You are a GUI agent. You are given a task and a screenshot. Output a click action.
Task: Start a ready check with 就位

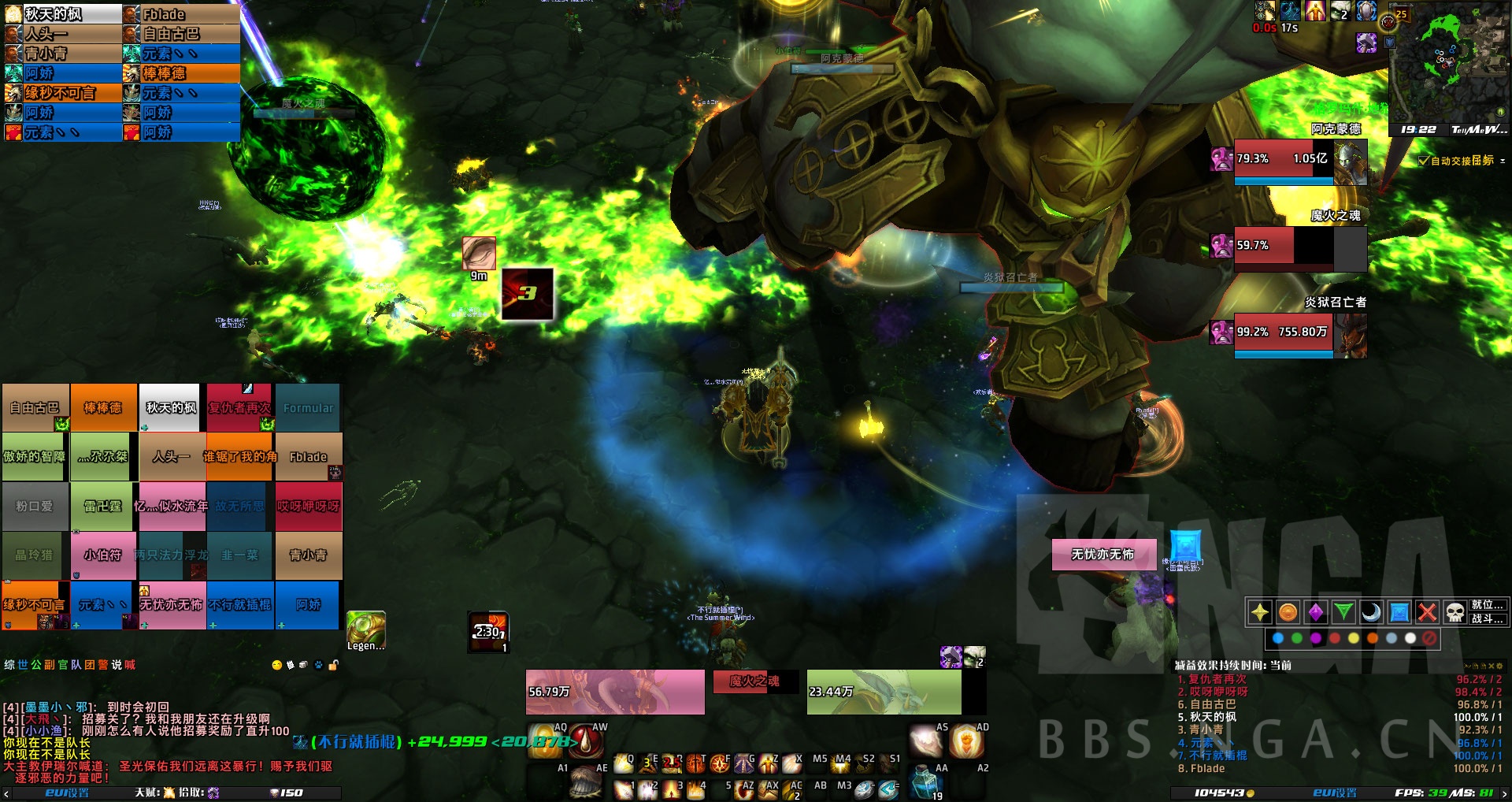click(x=1488, y=605)
